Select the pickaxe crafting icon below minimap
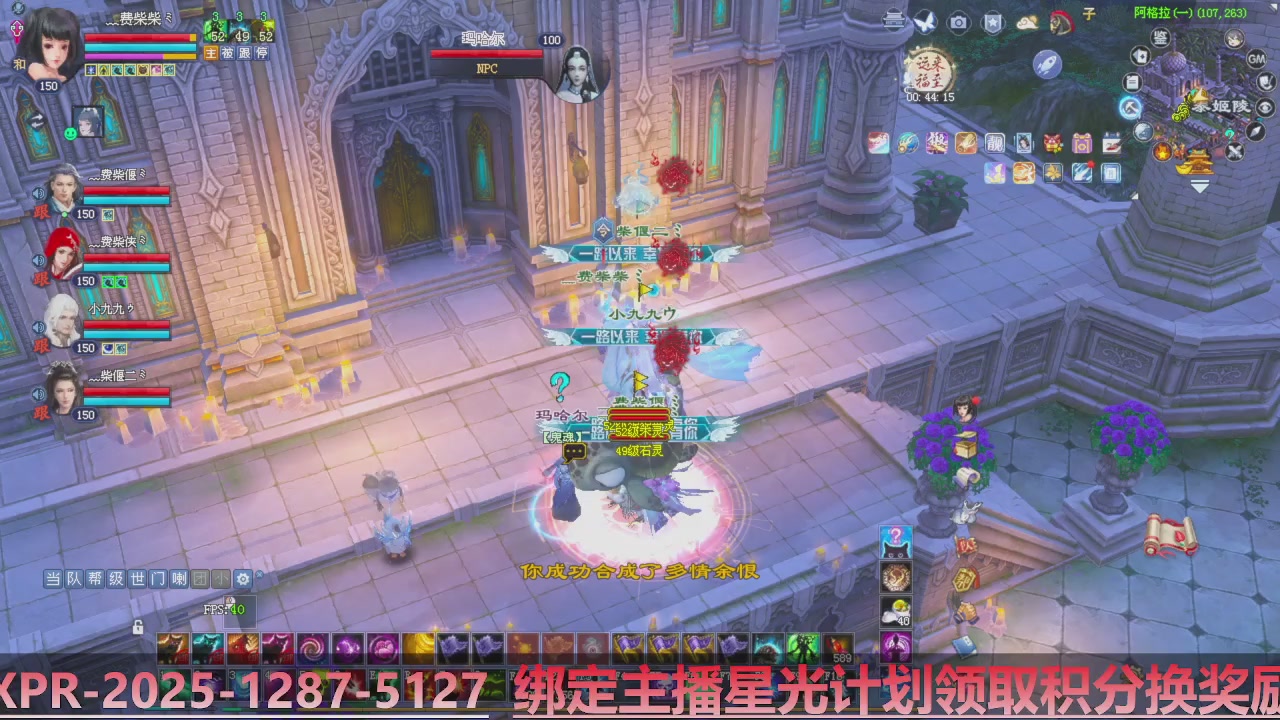Screen dimensions: 1280x720 tap(1129, 107)
